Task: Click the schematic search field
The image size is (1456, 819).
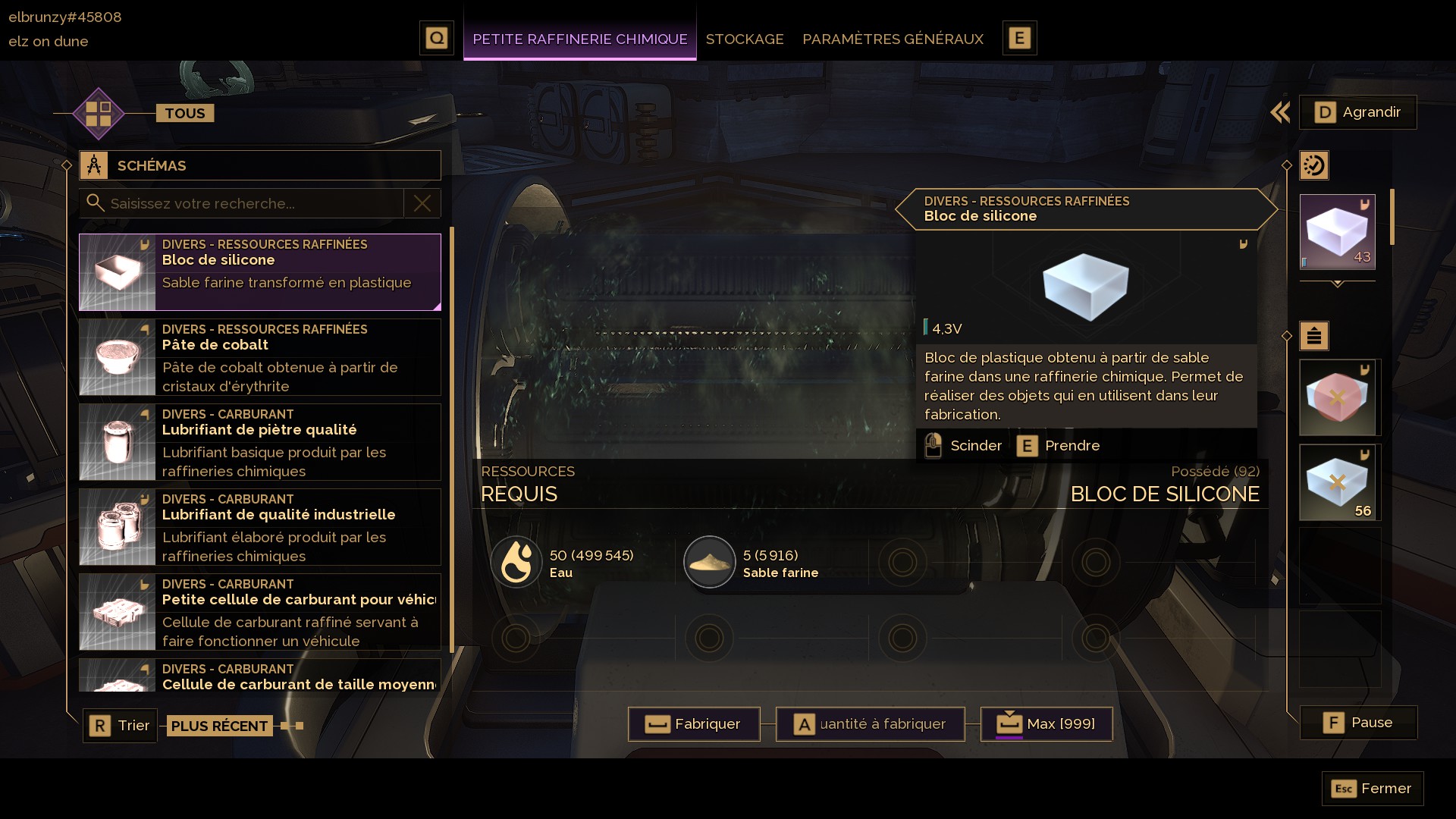Action: [250, 203]
